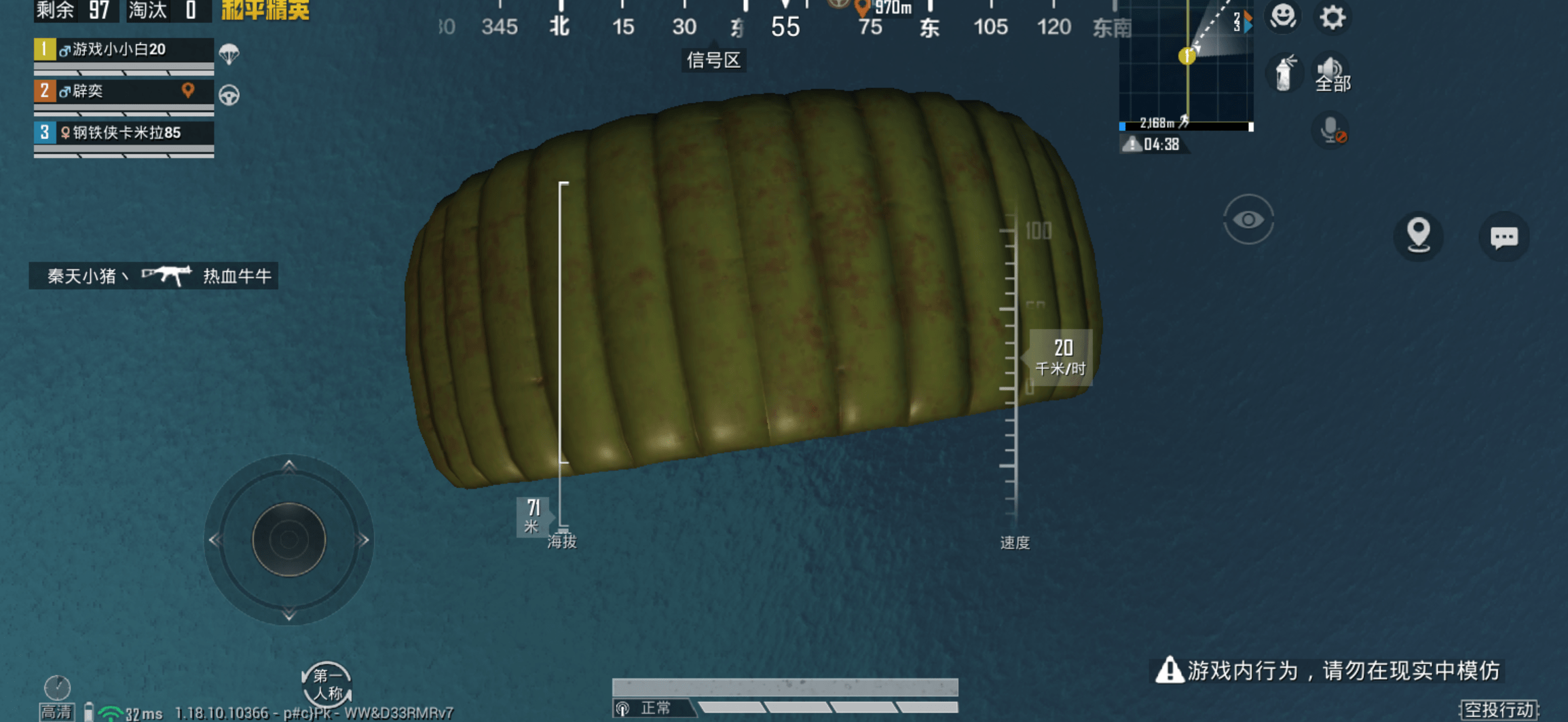Screen dimensions: 1568x722
Task: Tap the parachute icon beside 游戏小小白20
Action: (x=229, y=53)
